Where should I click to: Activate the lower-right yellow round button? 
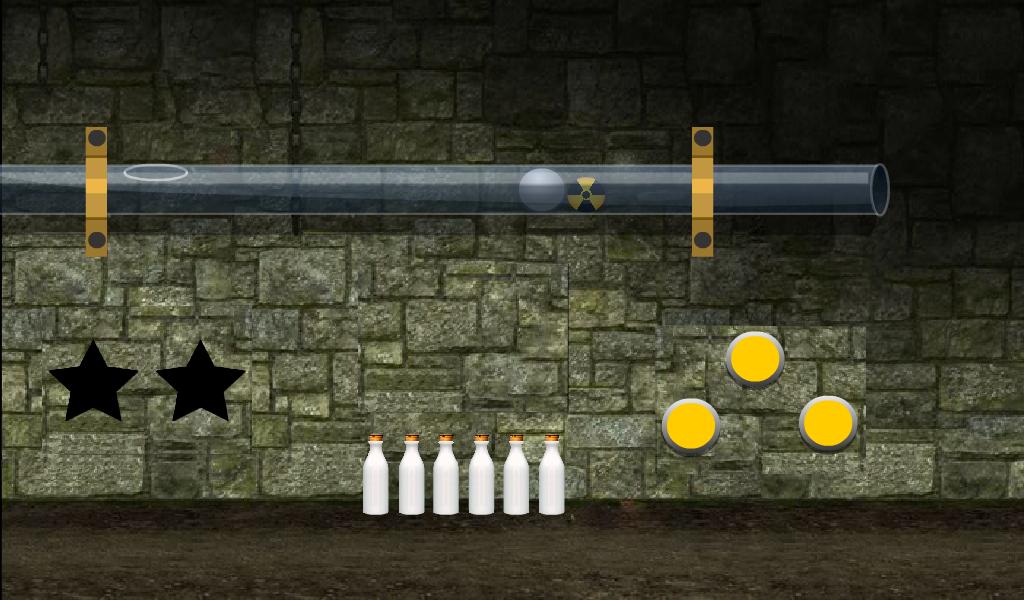pos(828,423)
